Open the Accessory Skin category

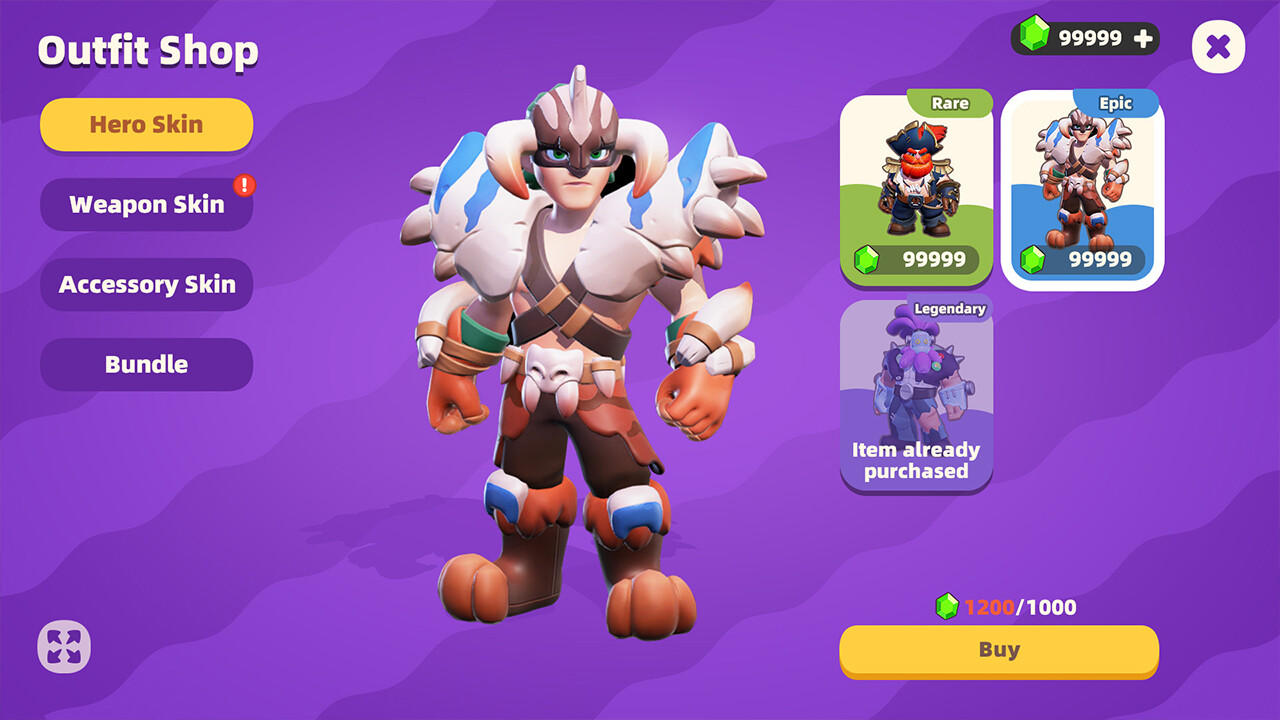[146, 284]
